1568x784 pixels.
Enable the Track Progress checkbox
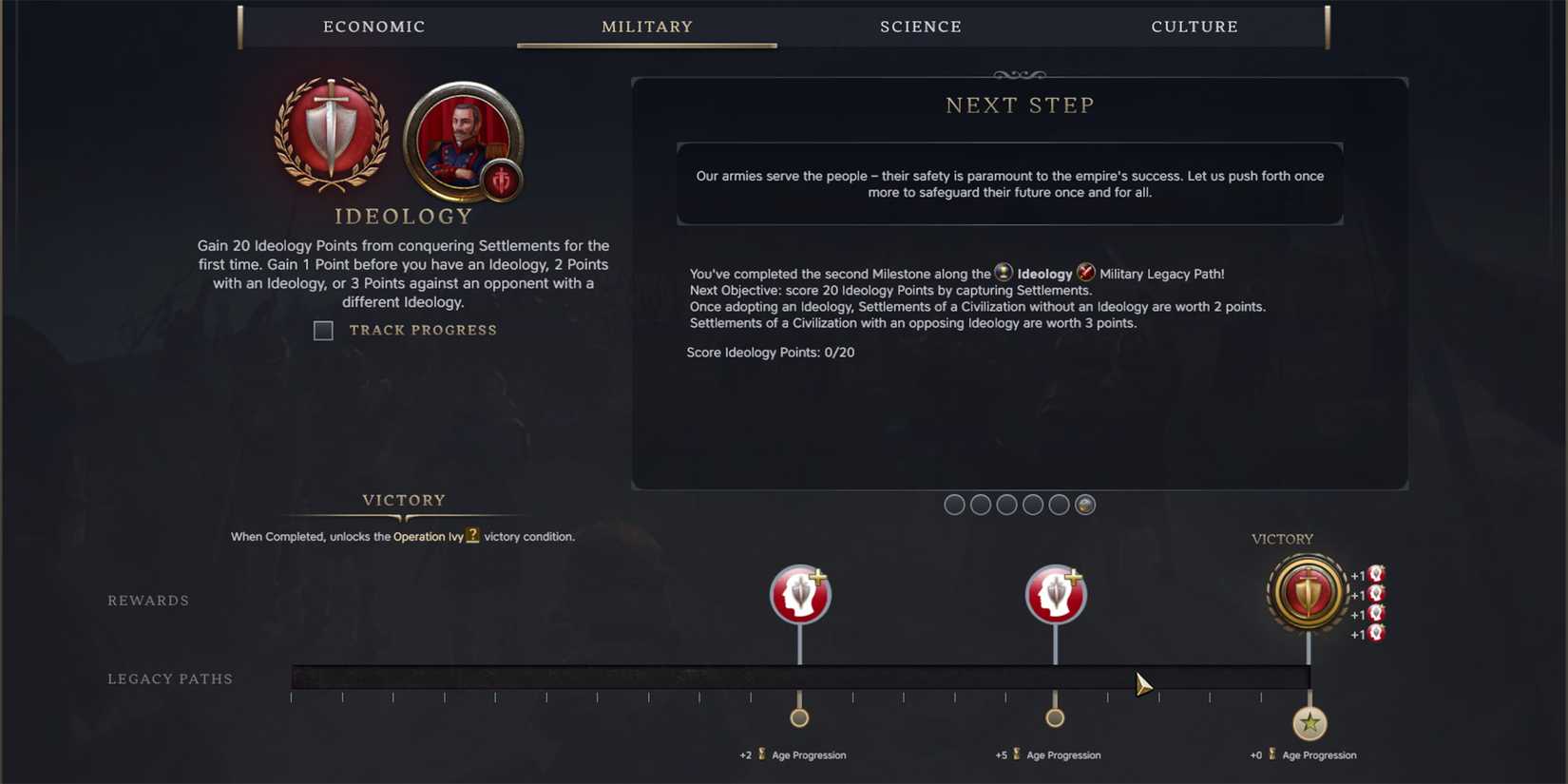[323, 331]
